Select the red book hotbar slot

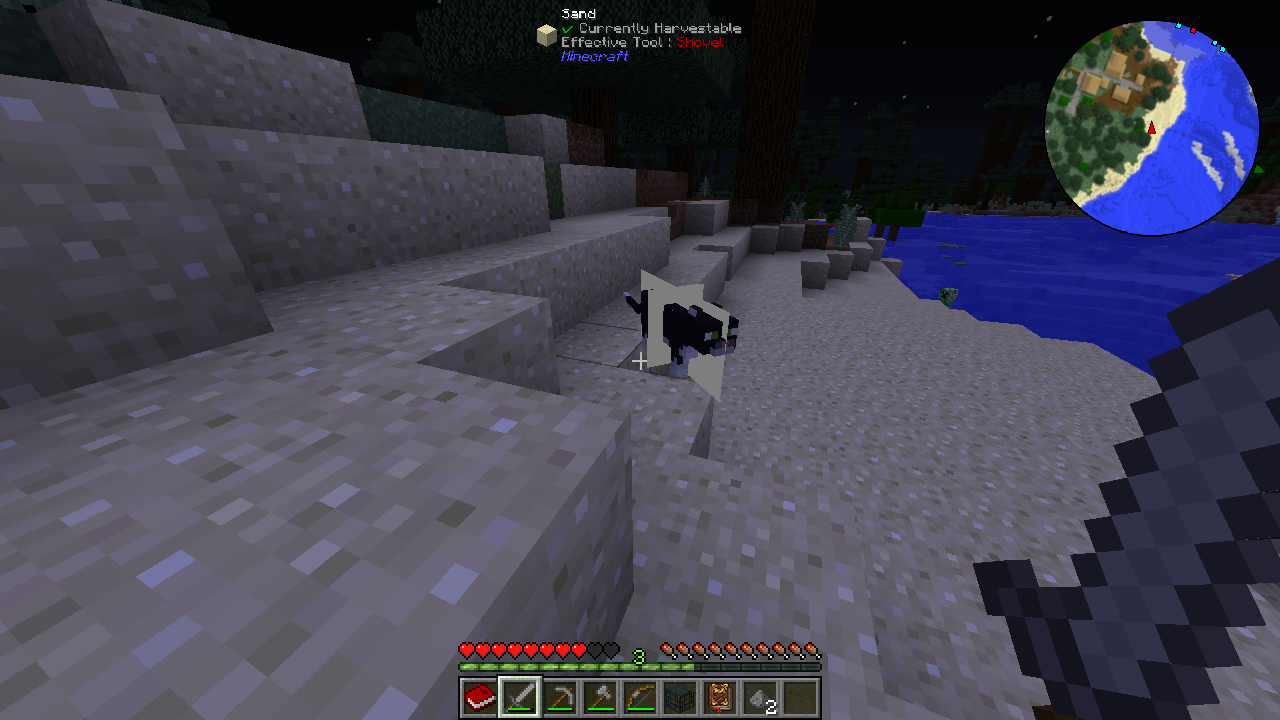tap(480, 697)
